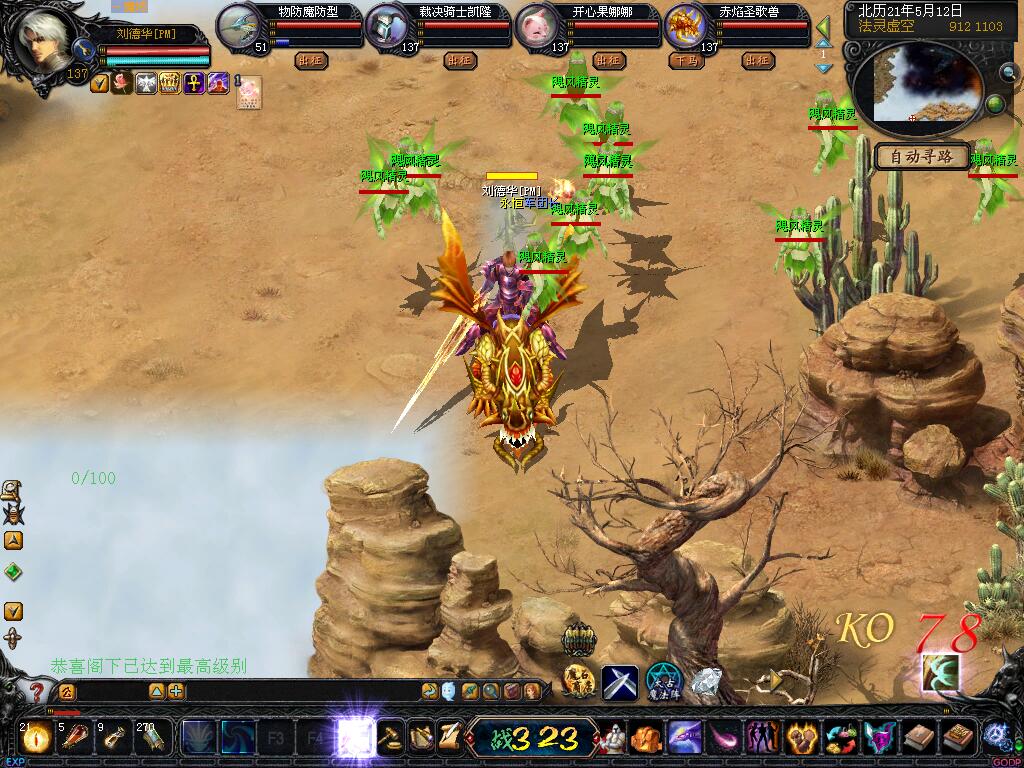The width and height of the screenshot is (1024, 768).
Task: Activate the 魔法阵 pentagram icon
Action: 663,680
